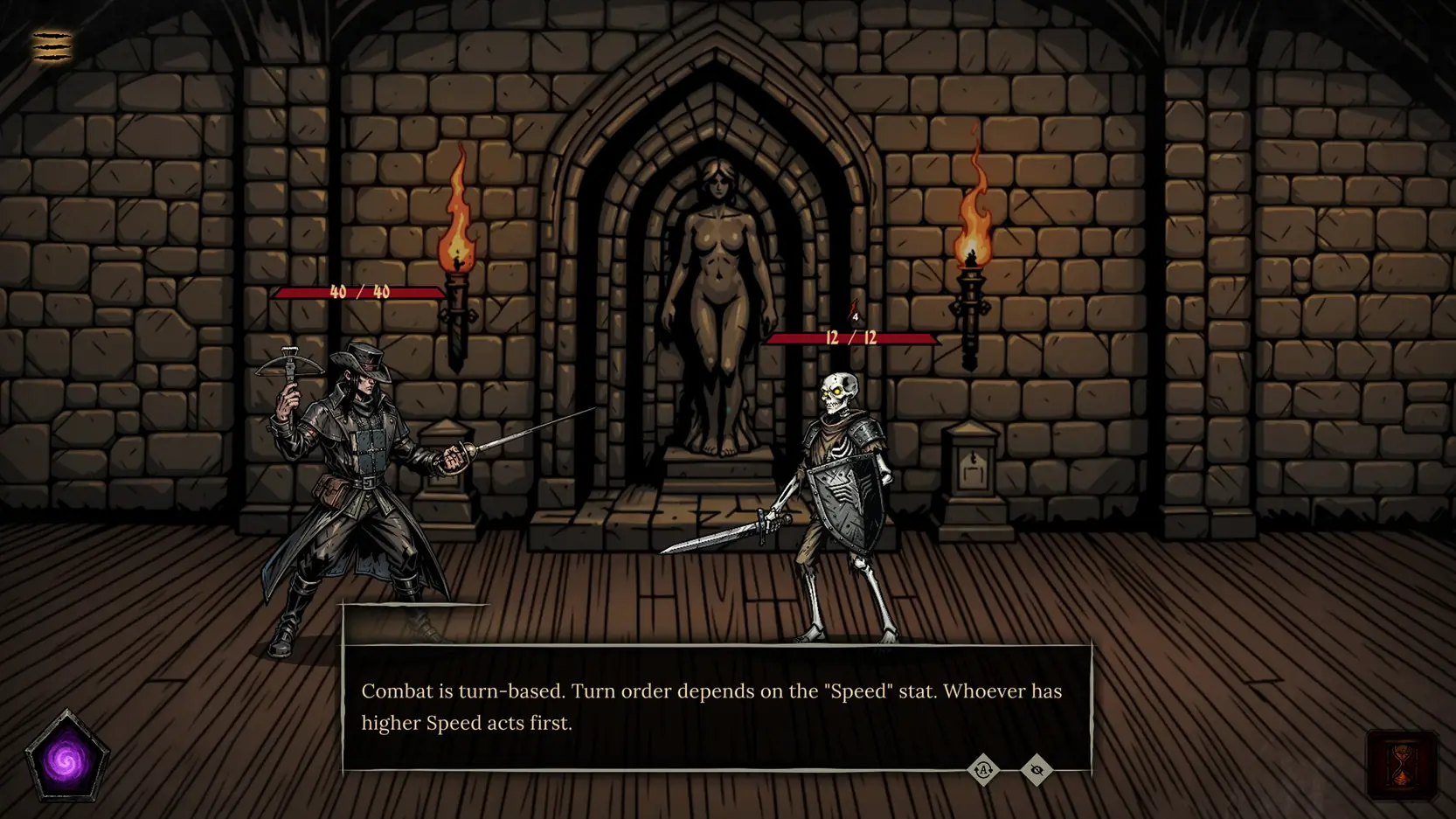Open the hamburger menu
Viewport: 1456px width, 819px height.
pyautogui.click(x=52, y=45)
